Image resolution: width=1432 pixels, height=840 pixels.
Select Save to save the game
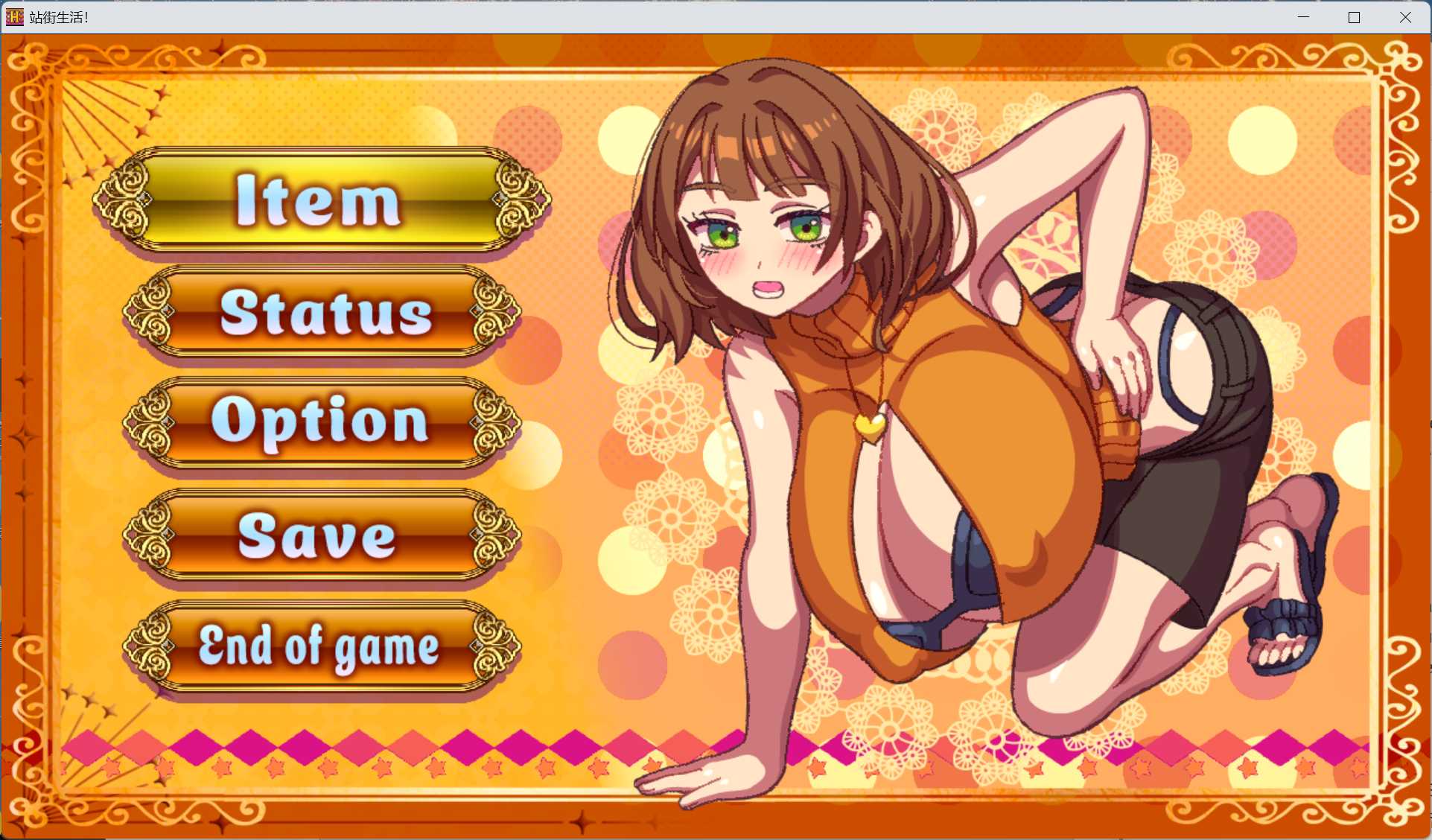[316, 538]
